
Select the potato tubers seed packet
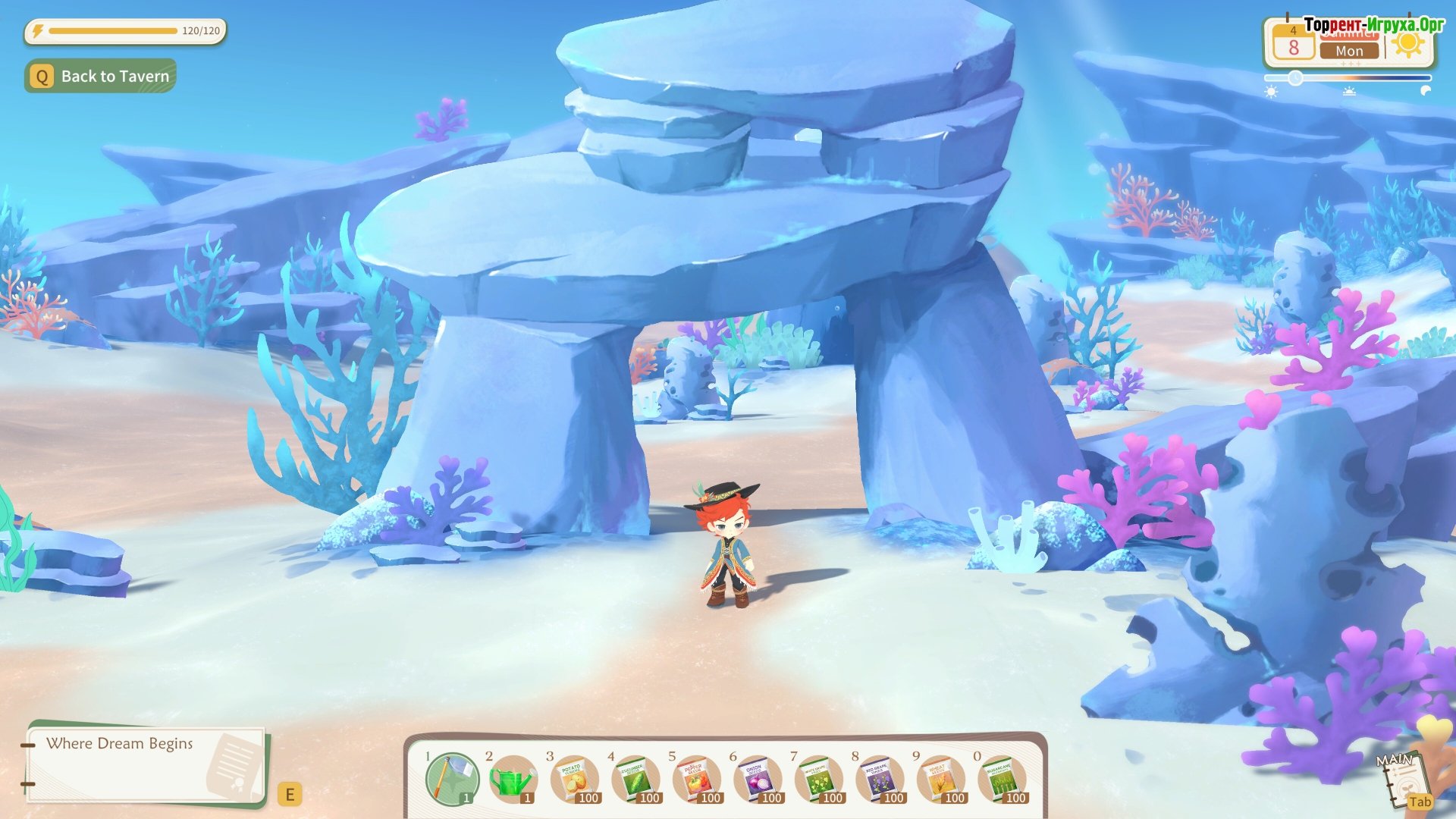tap(574, 779)
